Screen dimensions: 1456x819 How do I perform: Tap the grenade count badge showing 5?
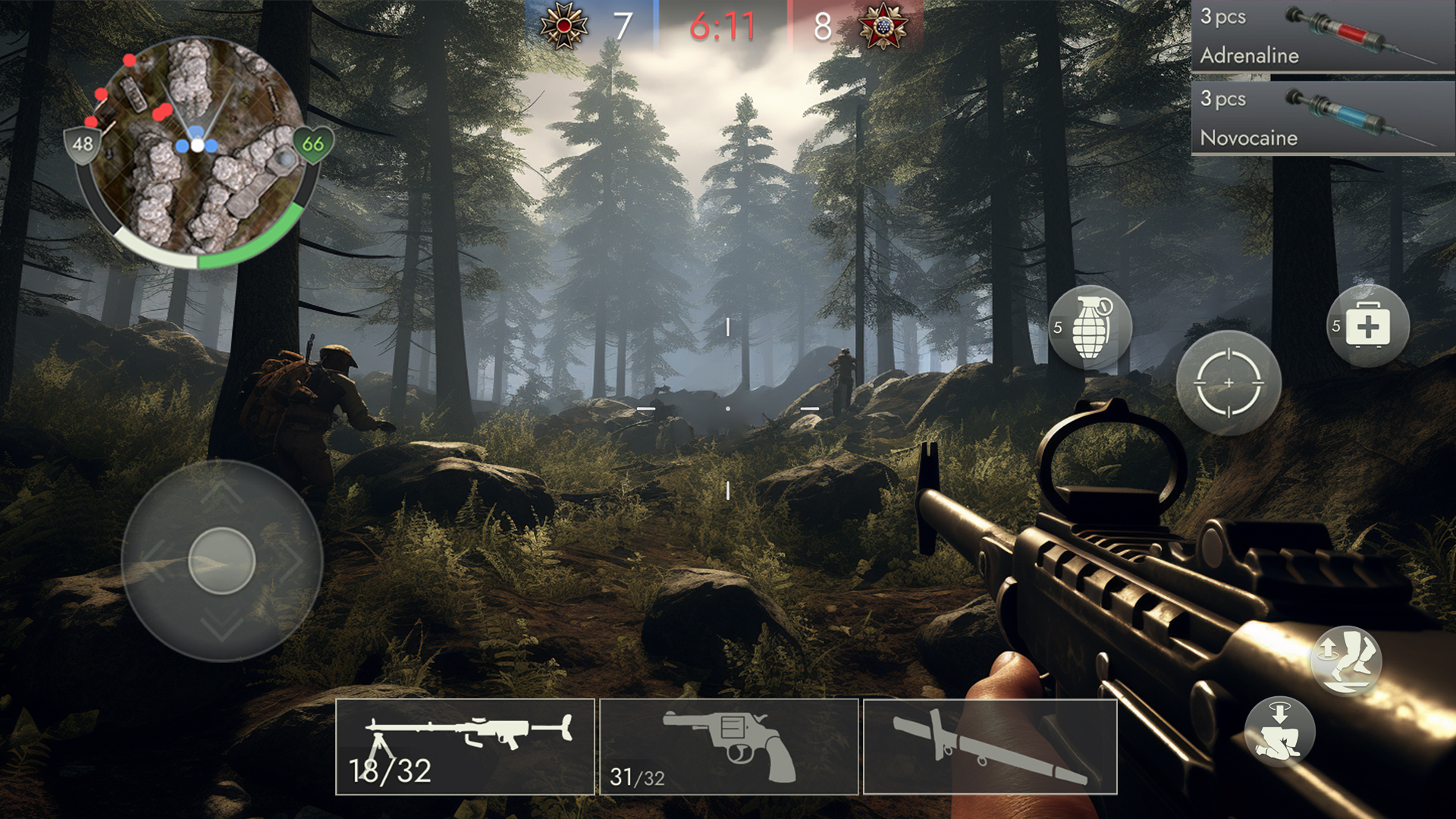(x=1059, y=329)
